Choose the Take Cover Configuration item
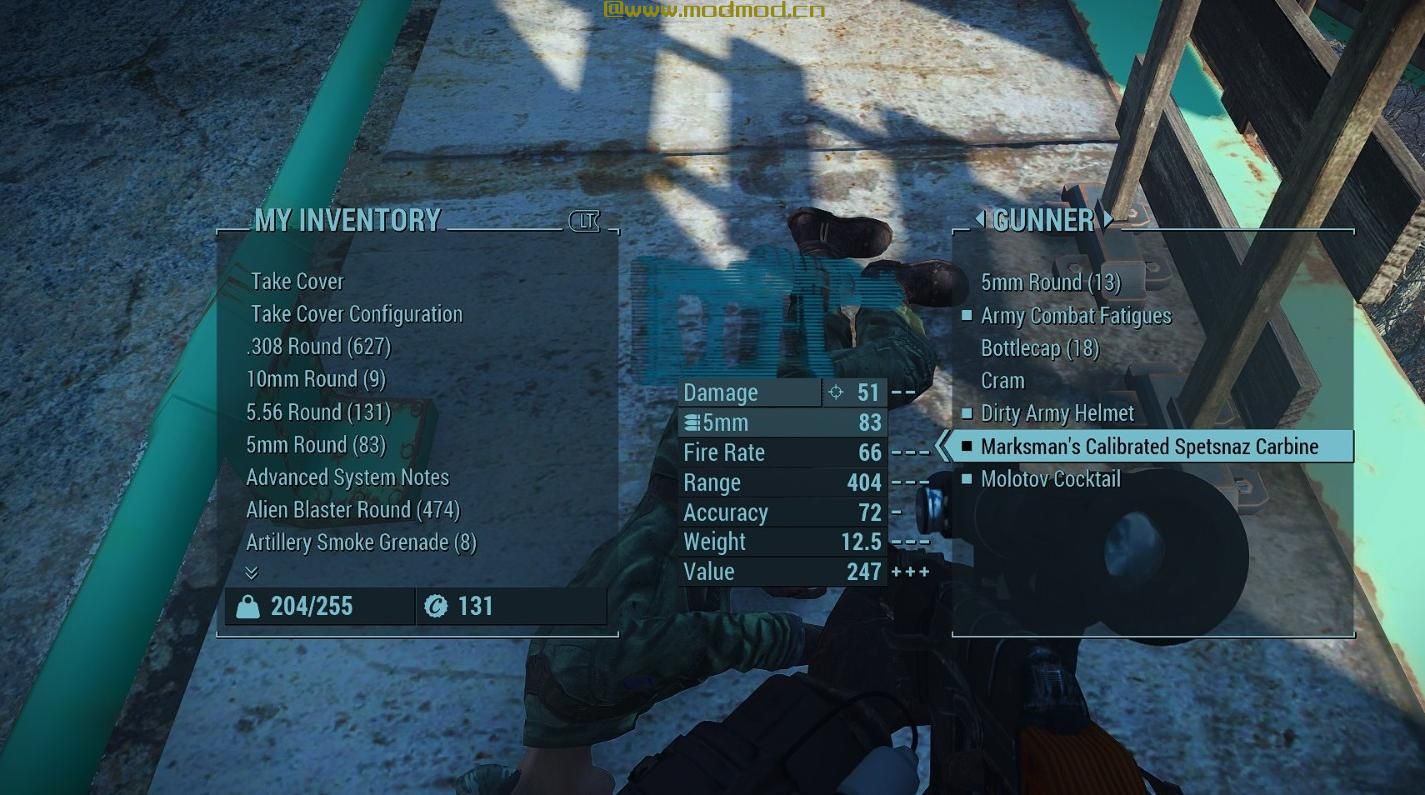 [x=356, y=314]
